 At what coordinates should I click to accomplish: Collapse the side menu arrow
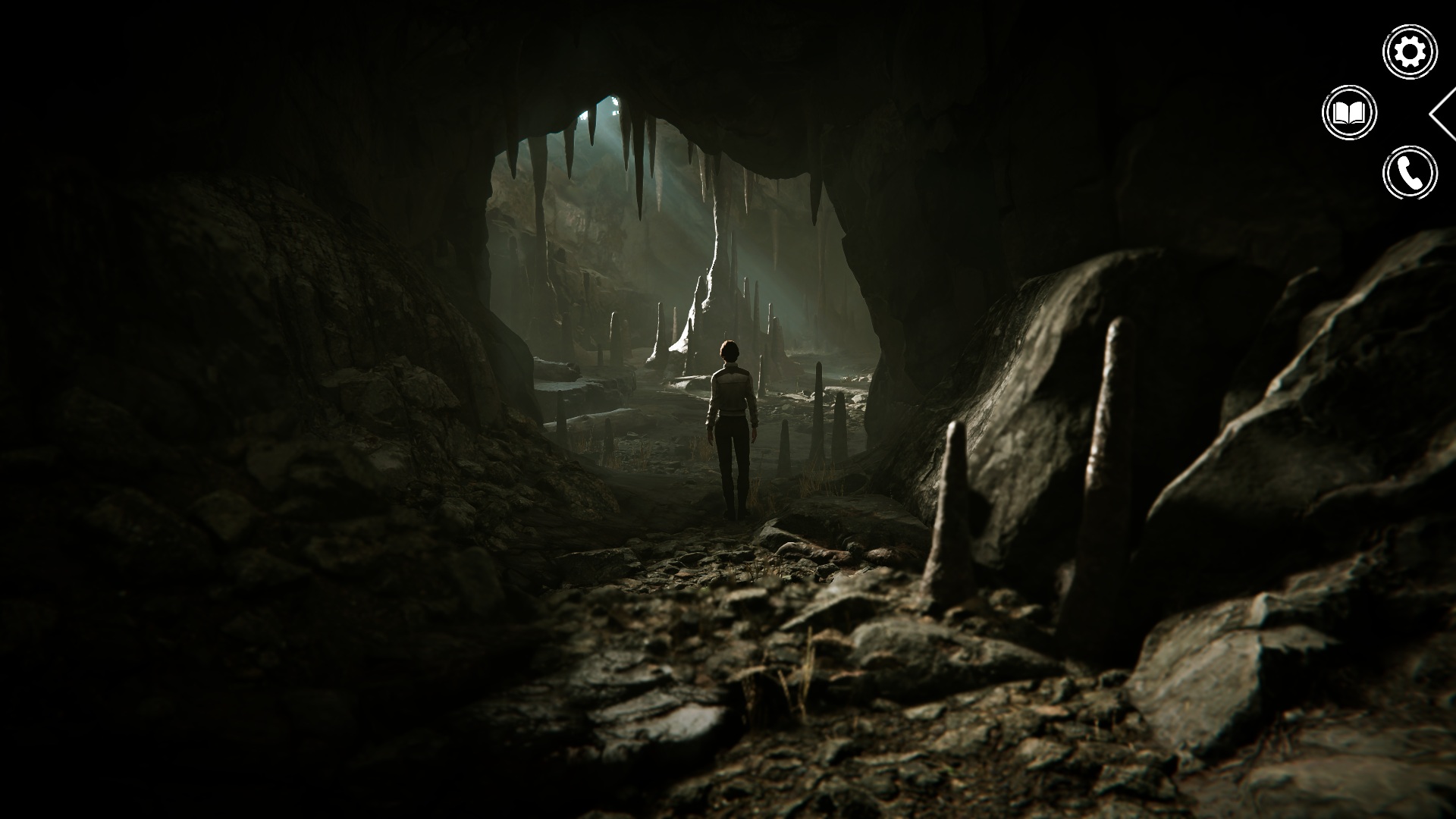click(1442, 114)
